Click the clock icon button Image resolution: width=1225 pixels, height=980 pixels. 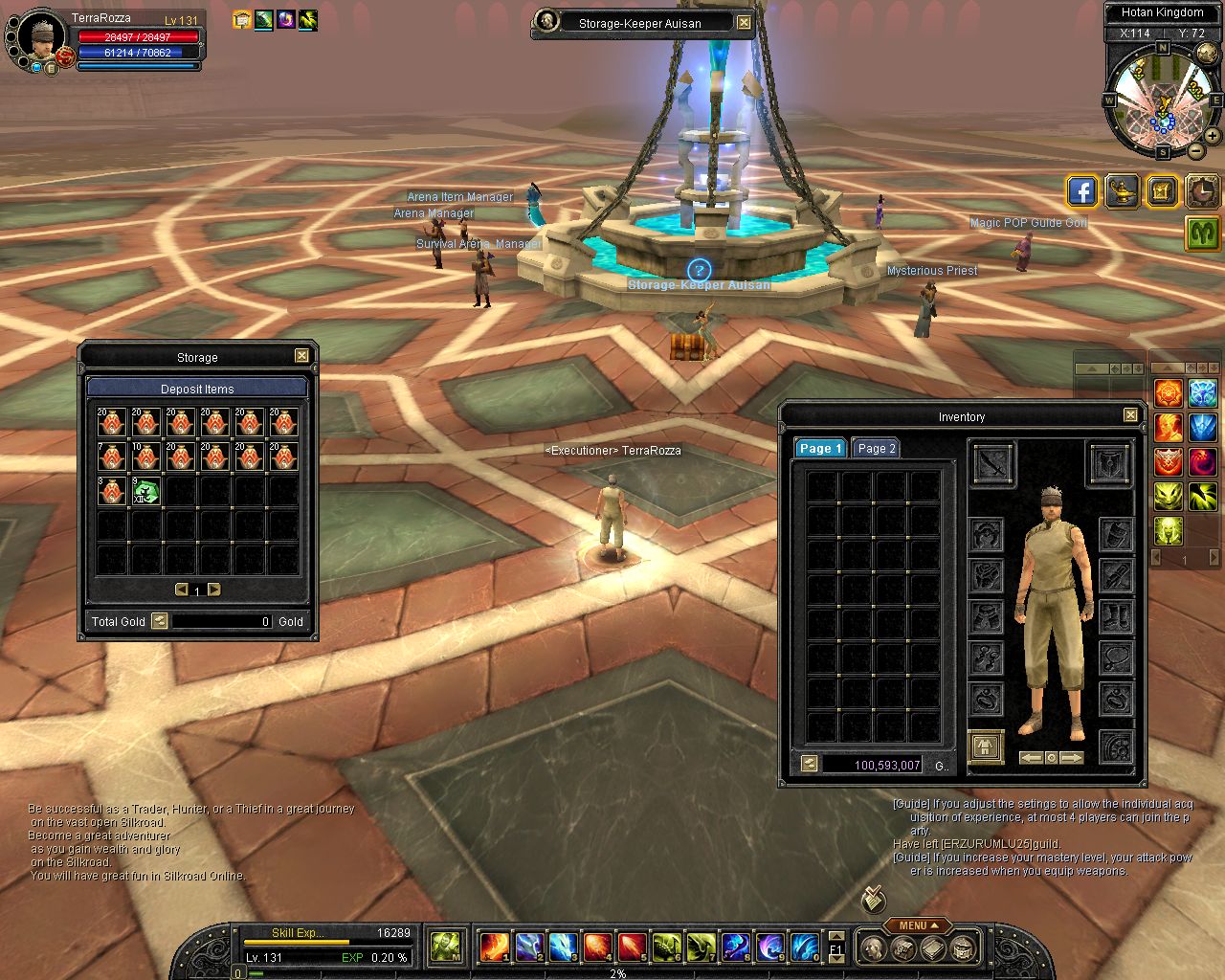[1202, 191]
